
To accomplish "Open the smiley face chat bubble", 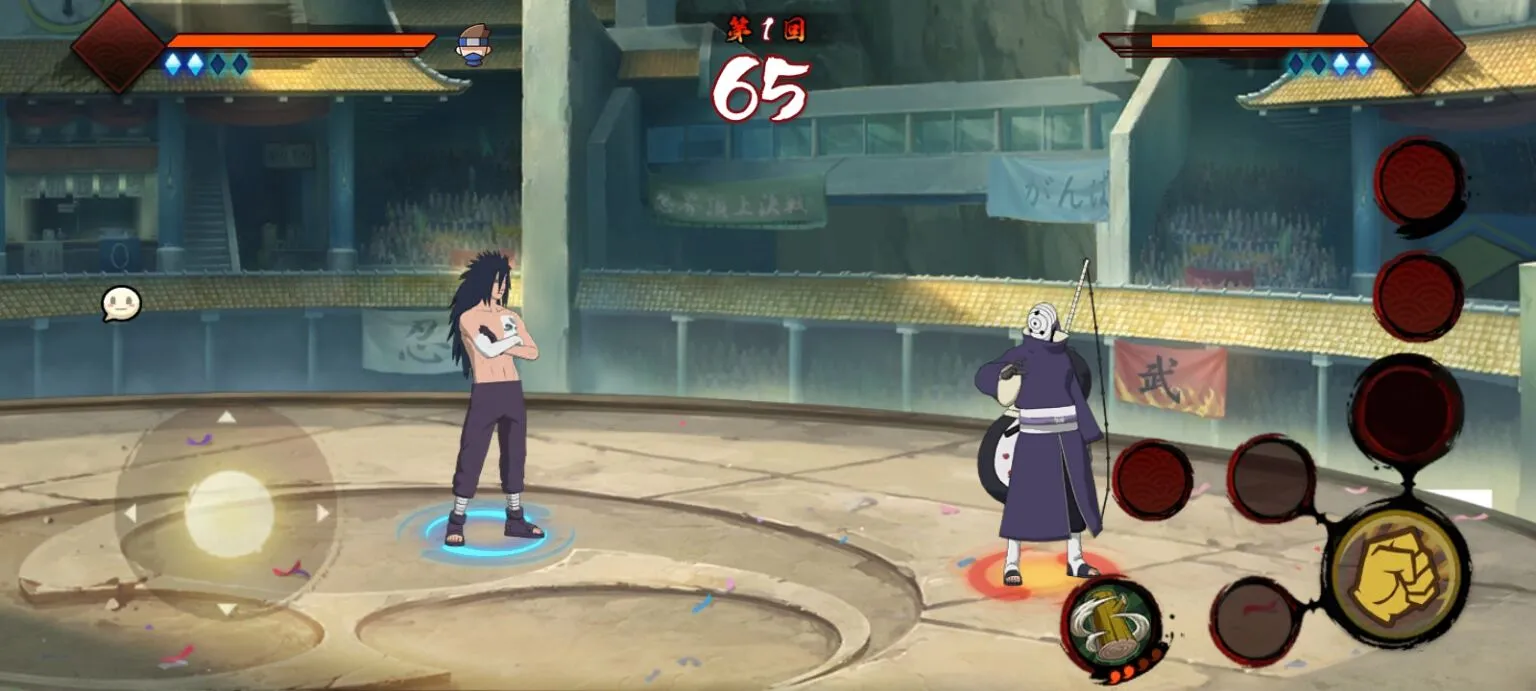I will (x=121, y=304).
